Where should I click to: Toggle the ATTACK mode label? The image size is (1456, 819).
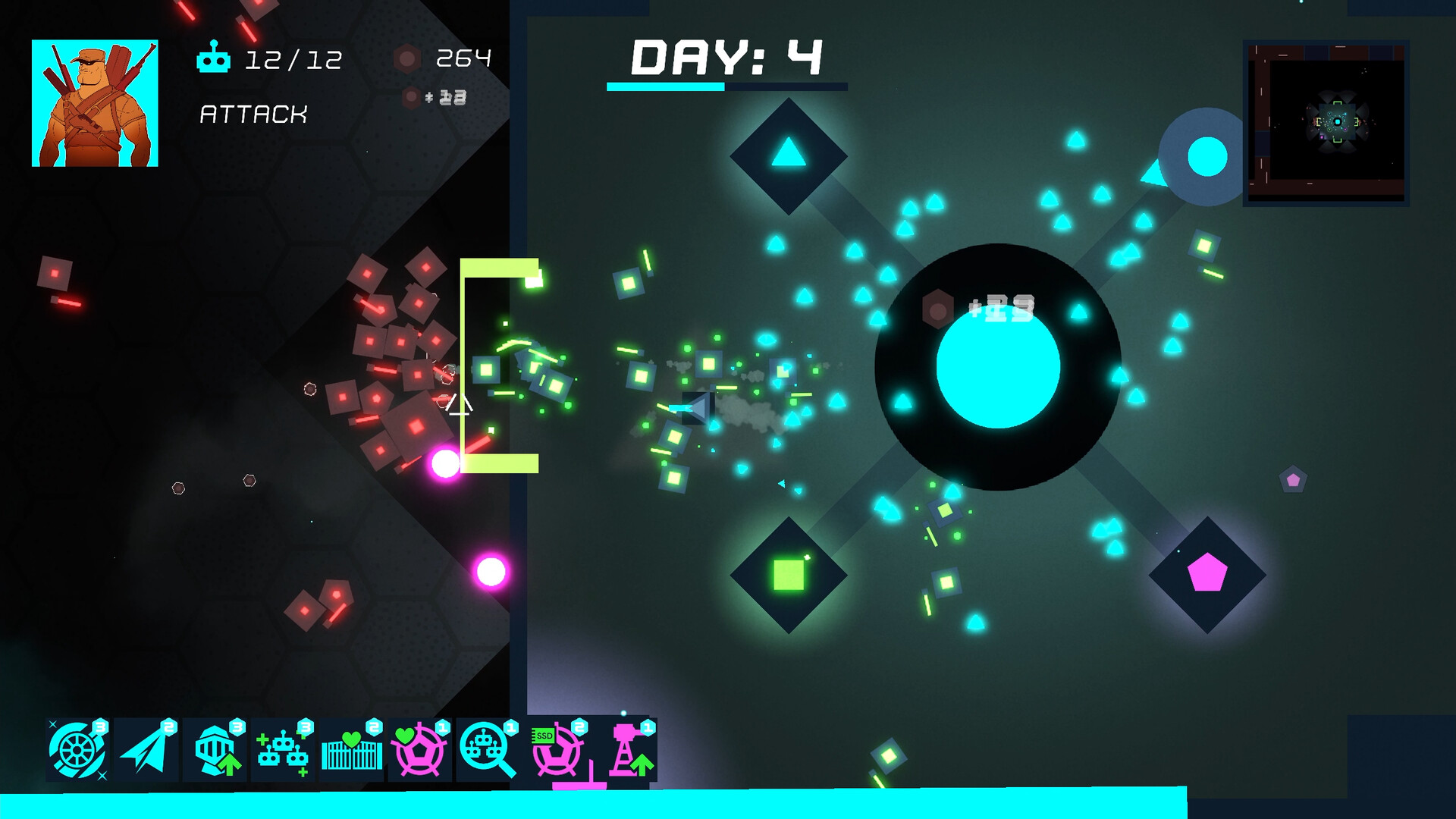click(x=253, y=115)
